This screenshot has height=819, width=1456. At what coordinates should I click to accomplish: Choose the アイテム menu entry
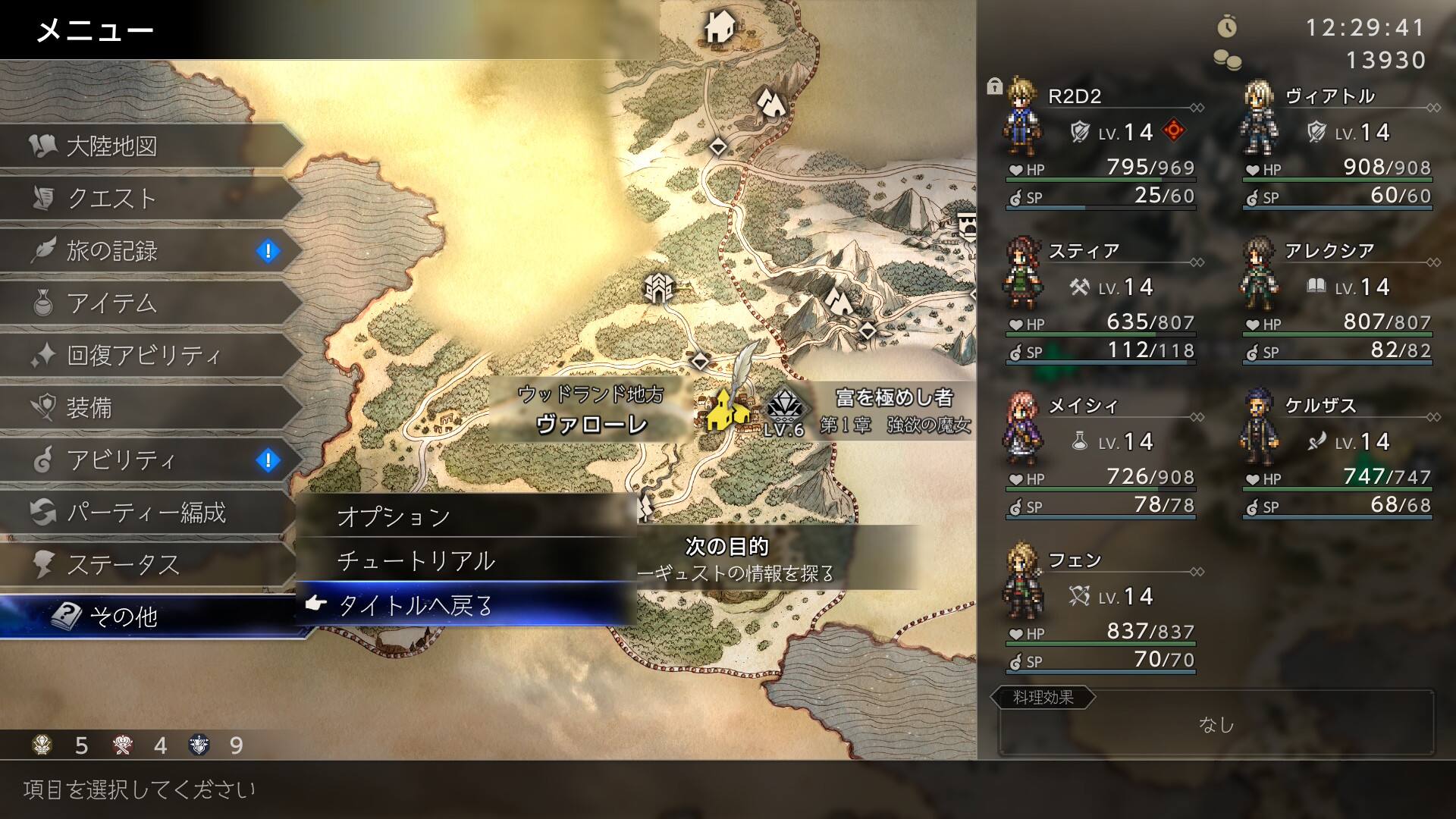coord(144,303)
